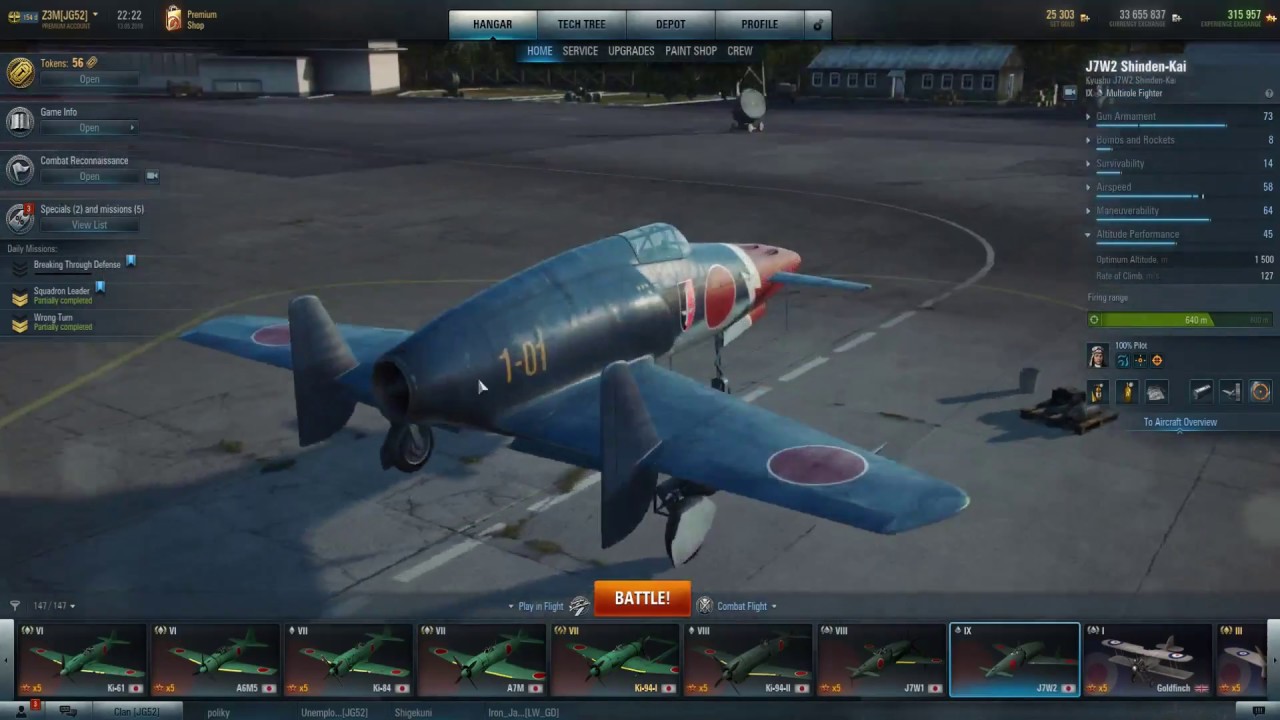This screenshot has height=720, width=1280.
Task: Select the Ki-61 aircraft in carousel
Action: click(x=82, y=660)
